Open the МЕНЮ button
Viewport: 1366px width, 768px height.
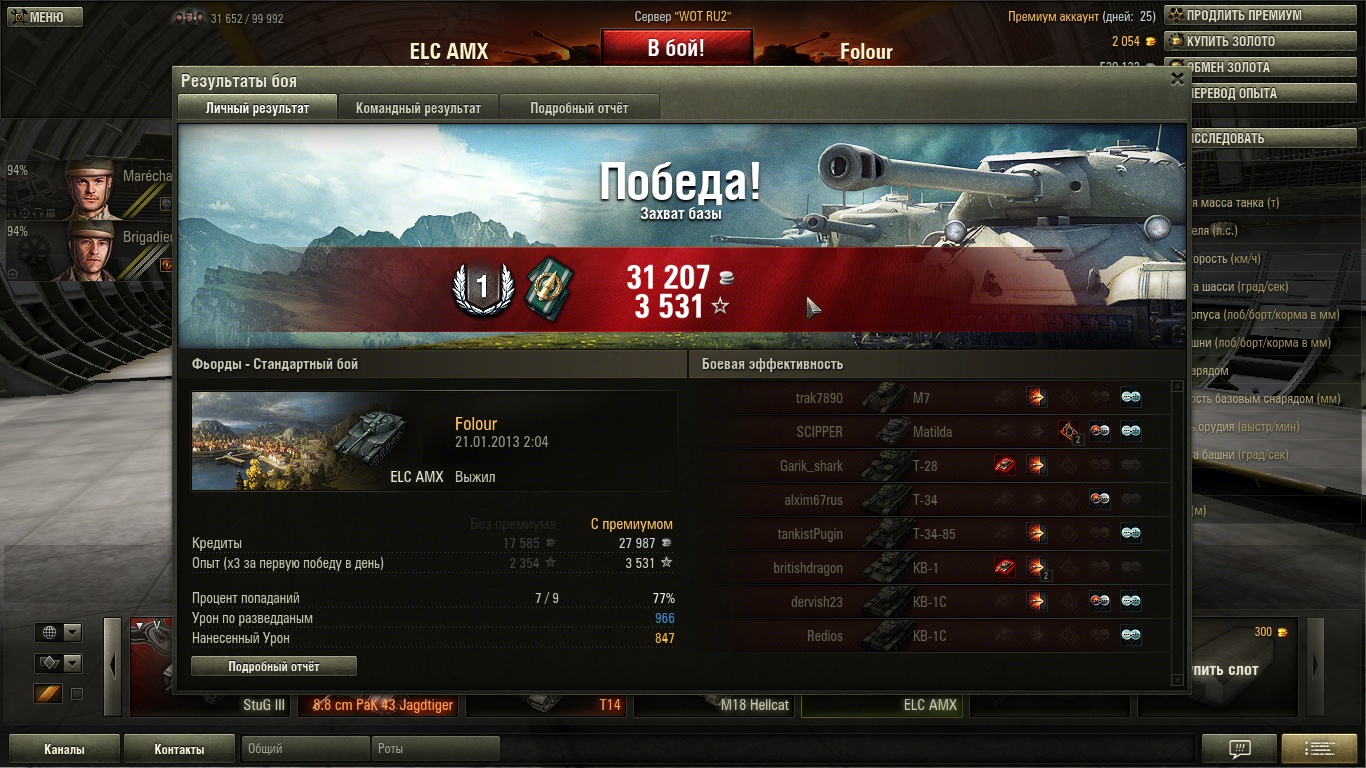[42, 17]
